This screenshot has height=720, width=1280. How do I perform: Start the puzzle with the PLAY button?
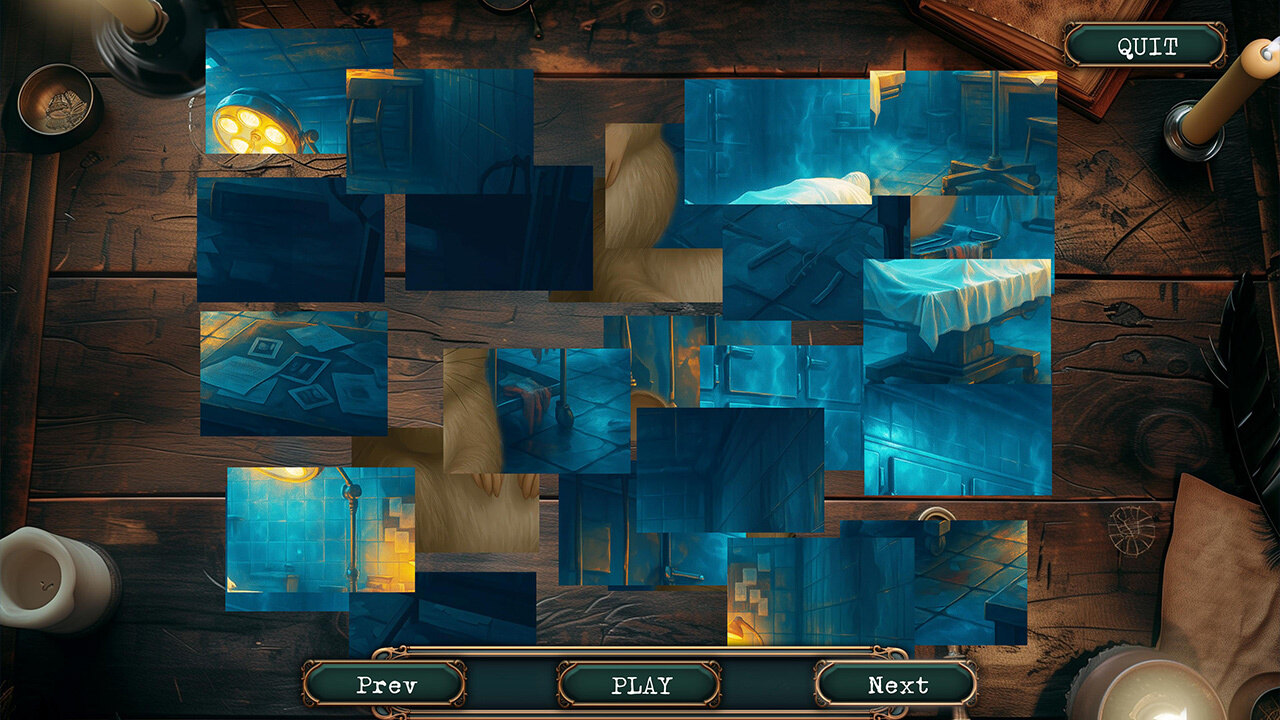coord(640,685)
